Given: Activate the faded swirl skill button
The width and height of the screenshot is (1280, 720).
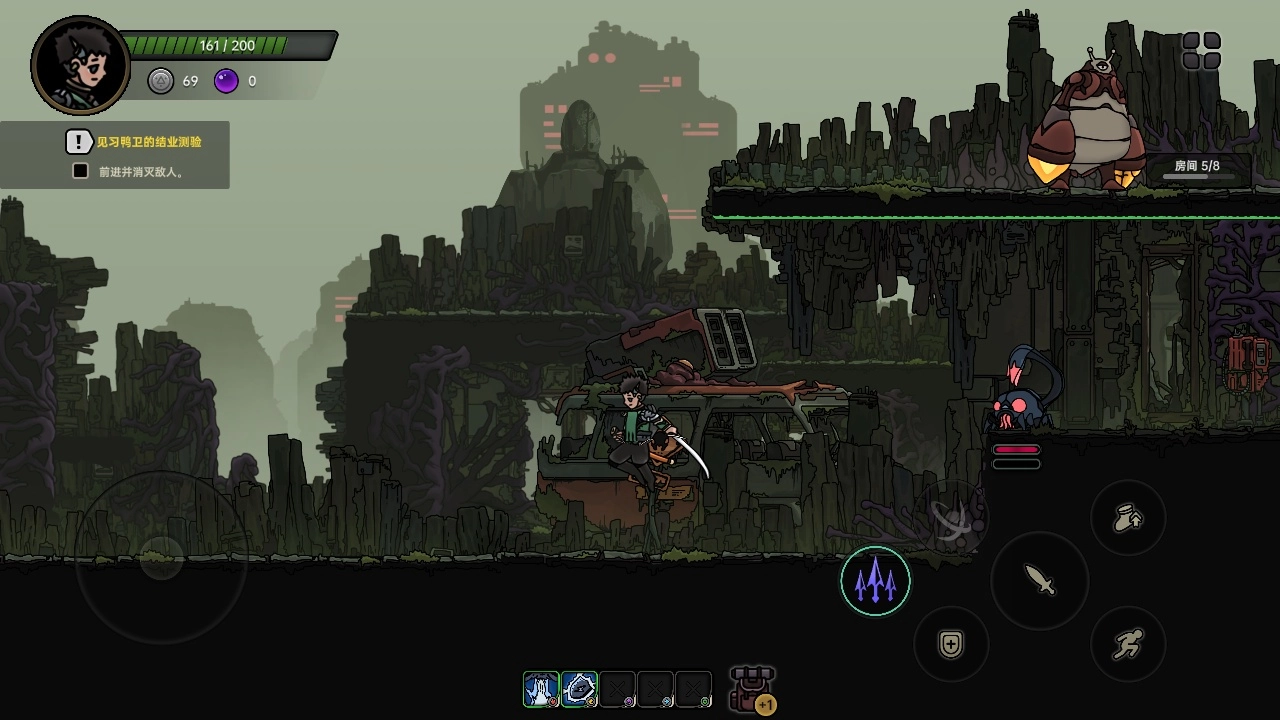Looking at the screenshot, I should tap(952, 516).
